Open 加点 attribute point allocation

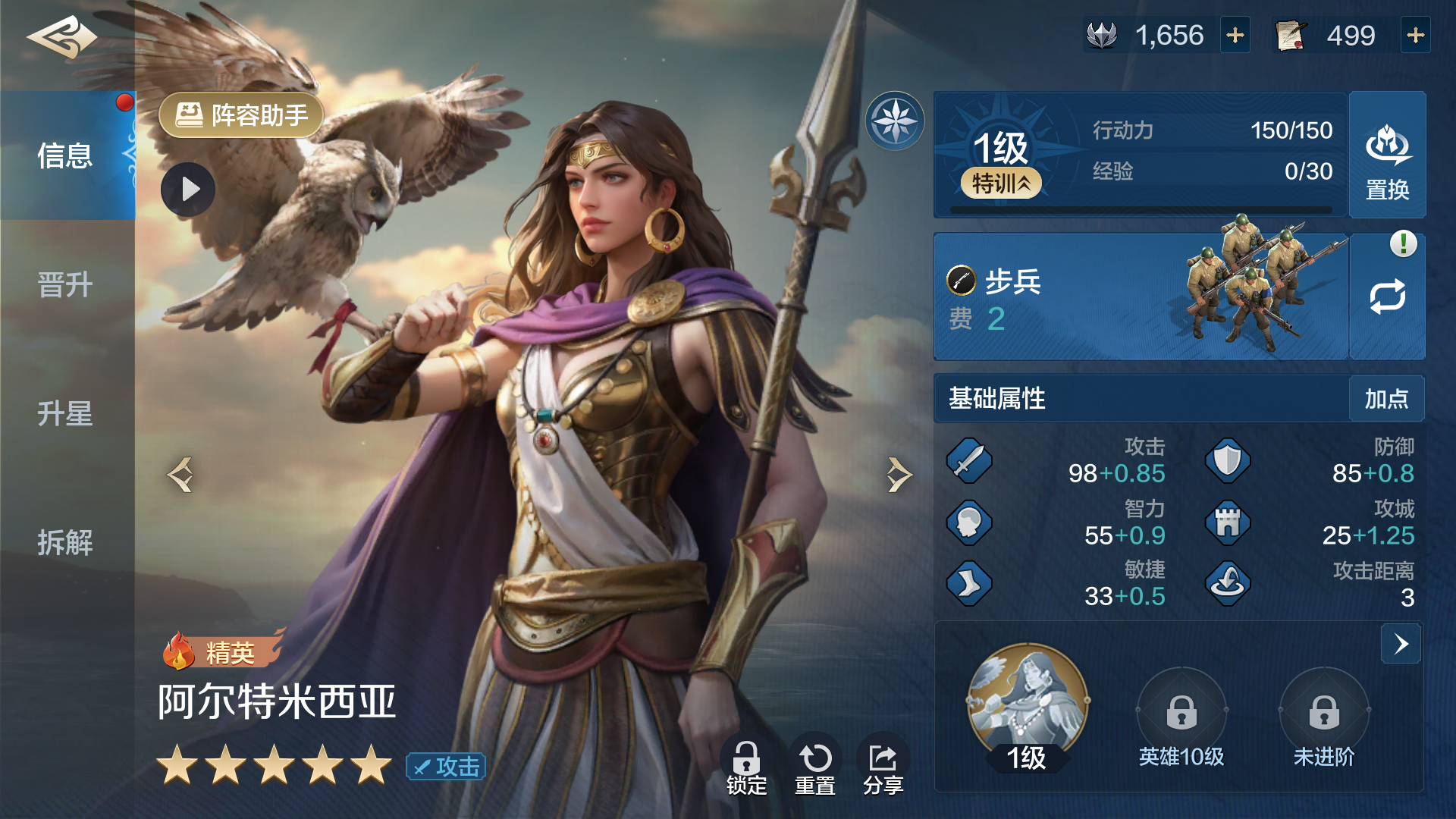[x=1386, y=399]
